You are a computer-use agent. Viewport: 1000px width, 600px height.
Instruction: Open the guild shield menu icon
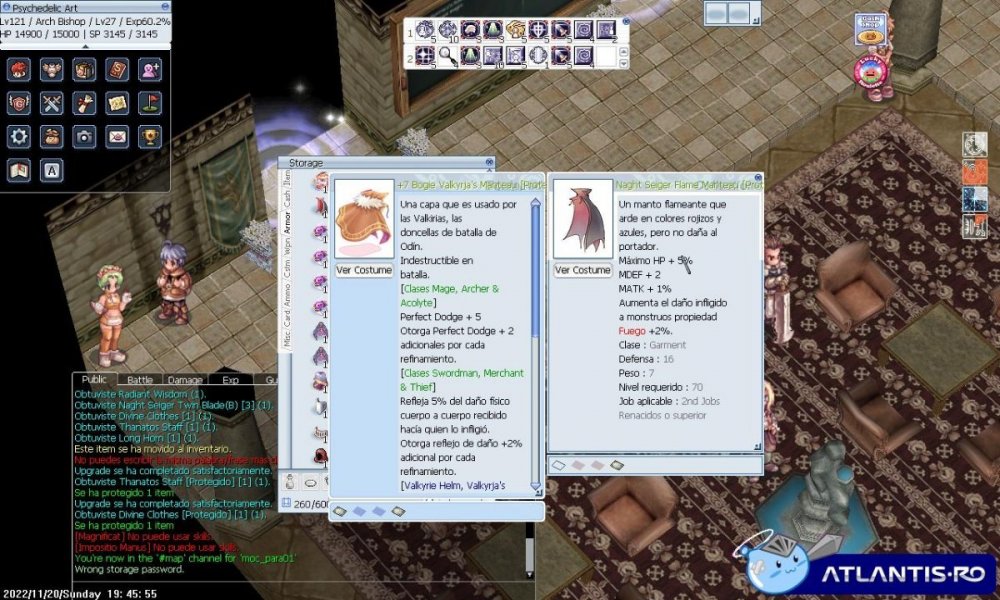pyautogui.click(x=19, y=103)
